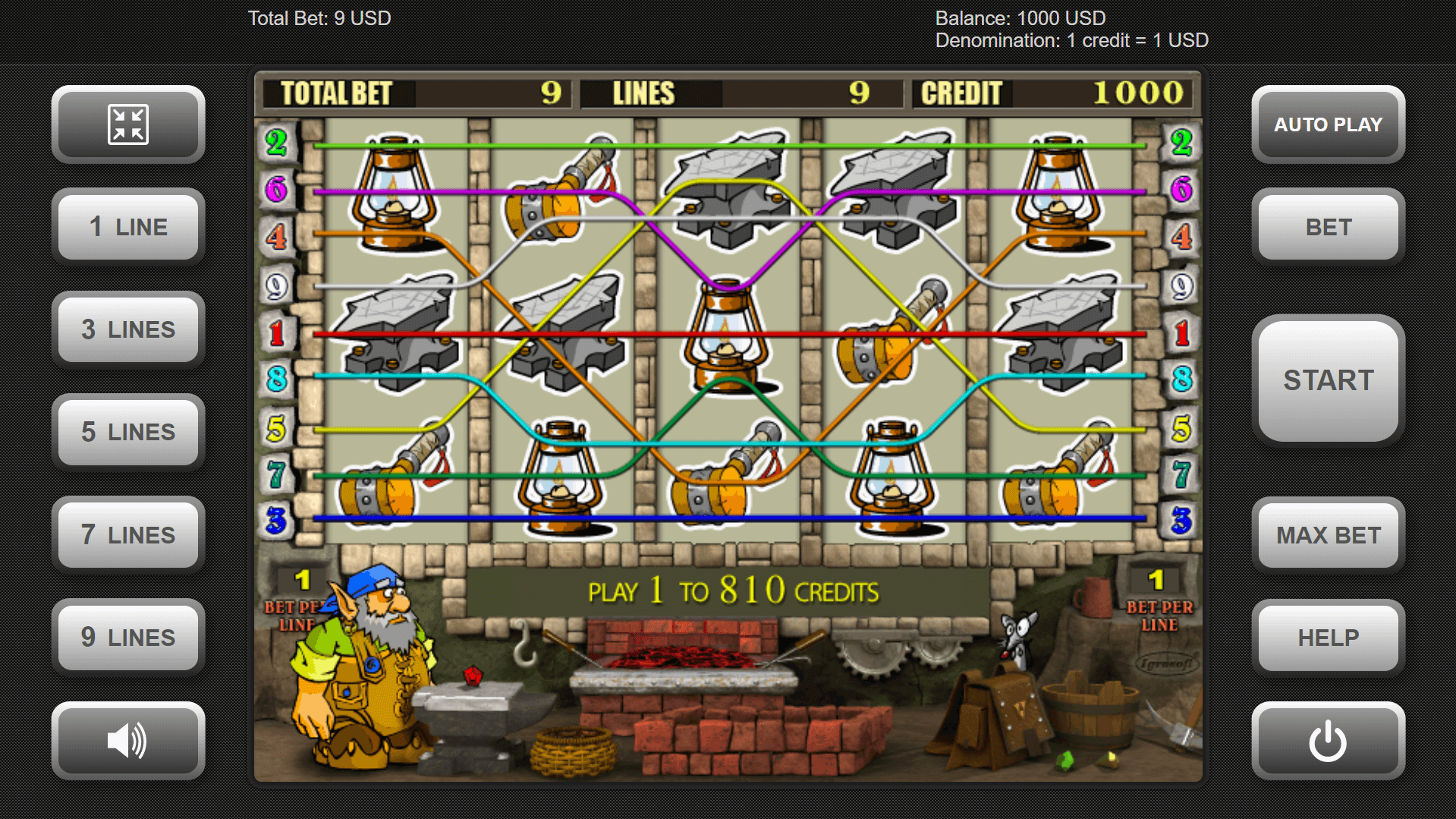This screenshot has width=1456, height=819.
Task: Click the BET button
Action: 1328,227
